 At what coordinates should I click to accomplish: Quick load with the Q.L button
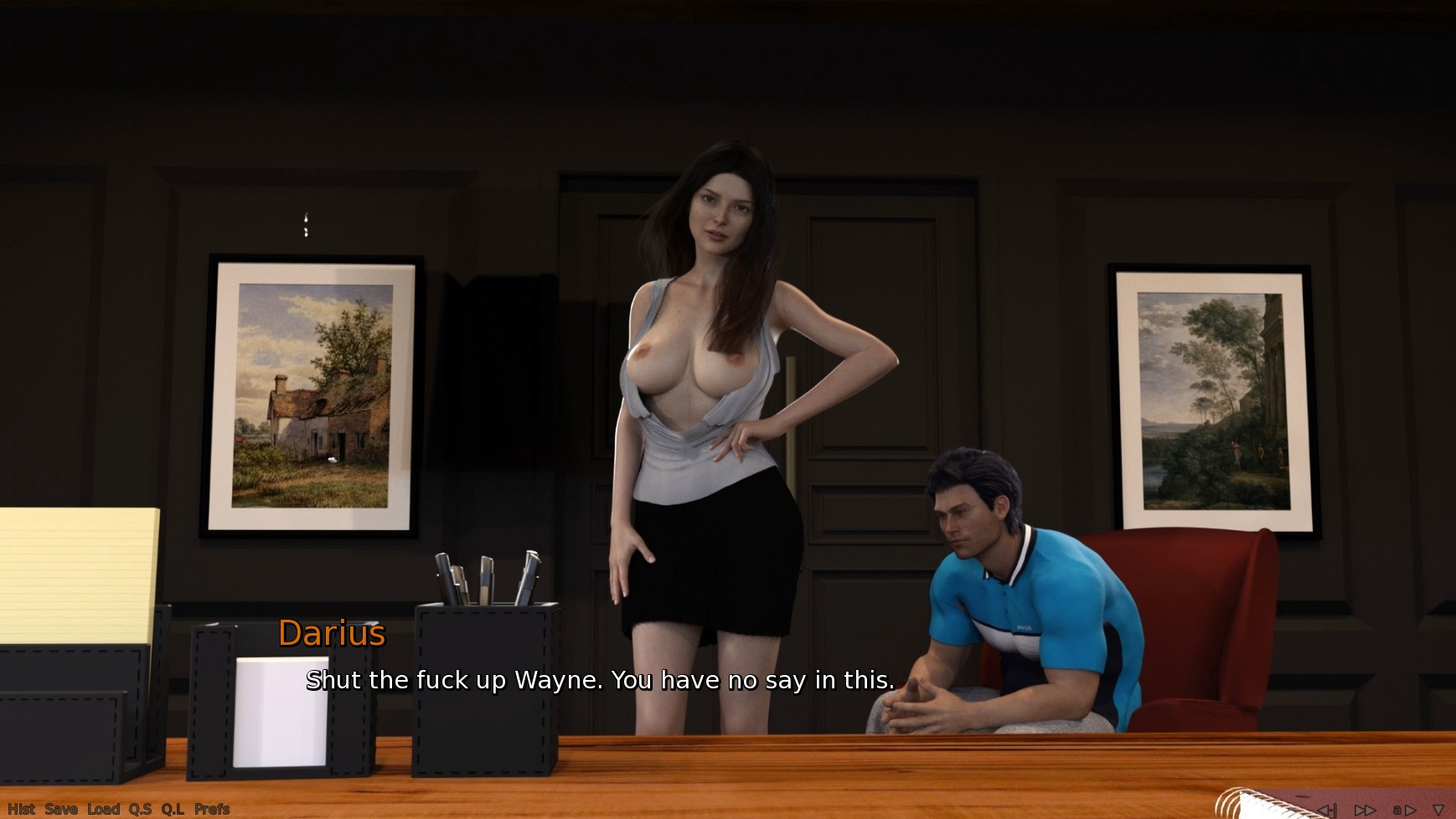[x=173, y=809]
